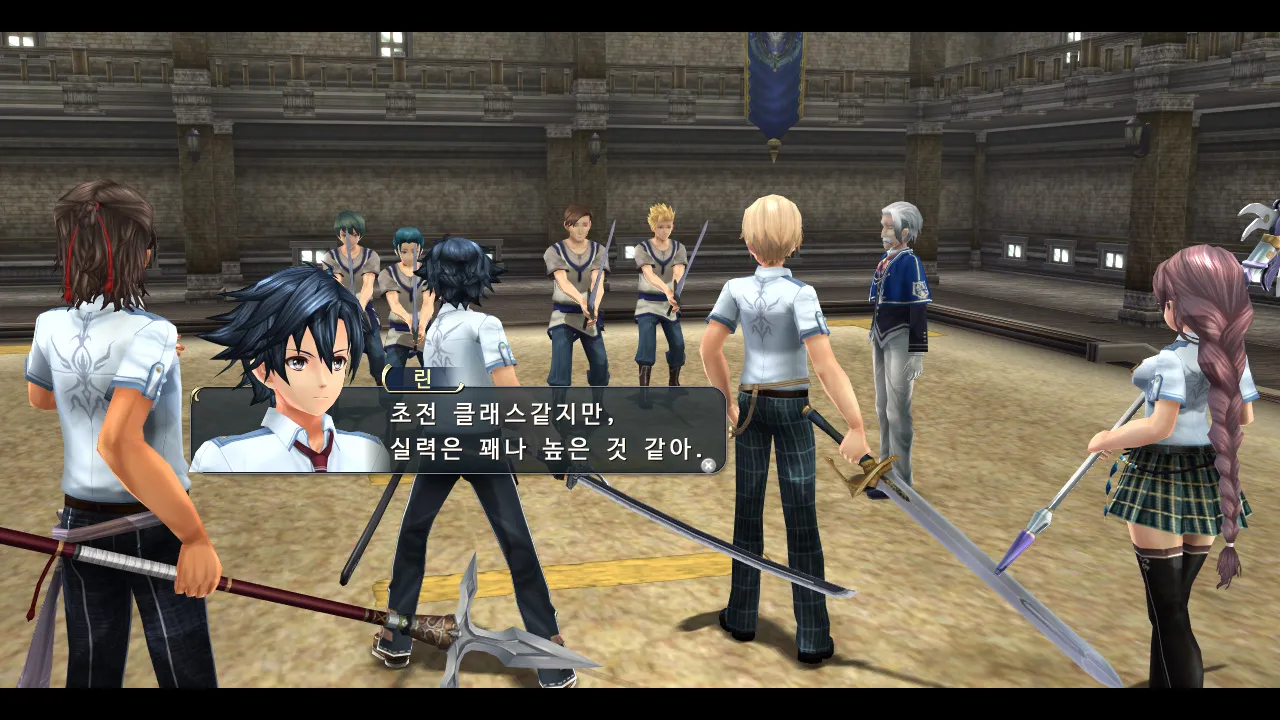Advance Rean's dialogue by clicking the text box

545,431
